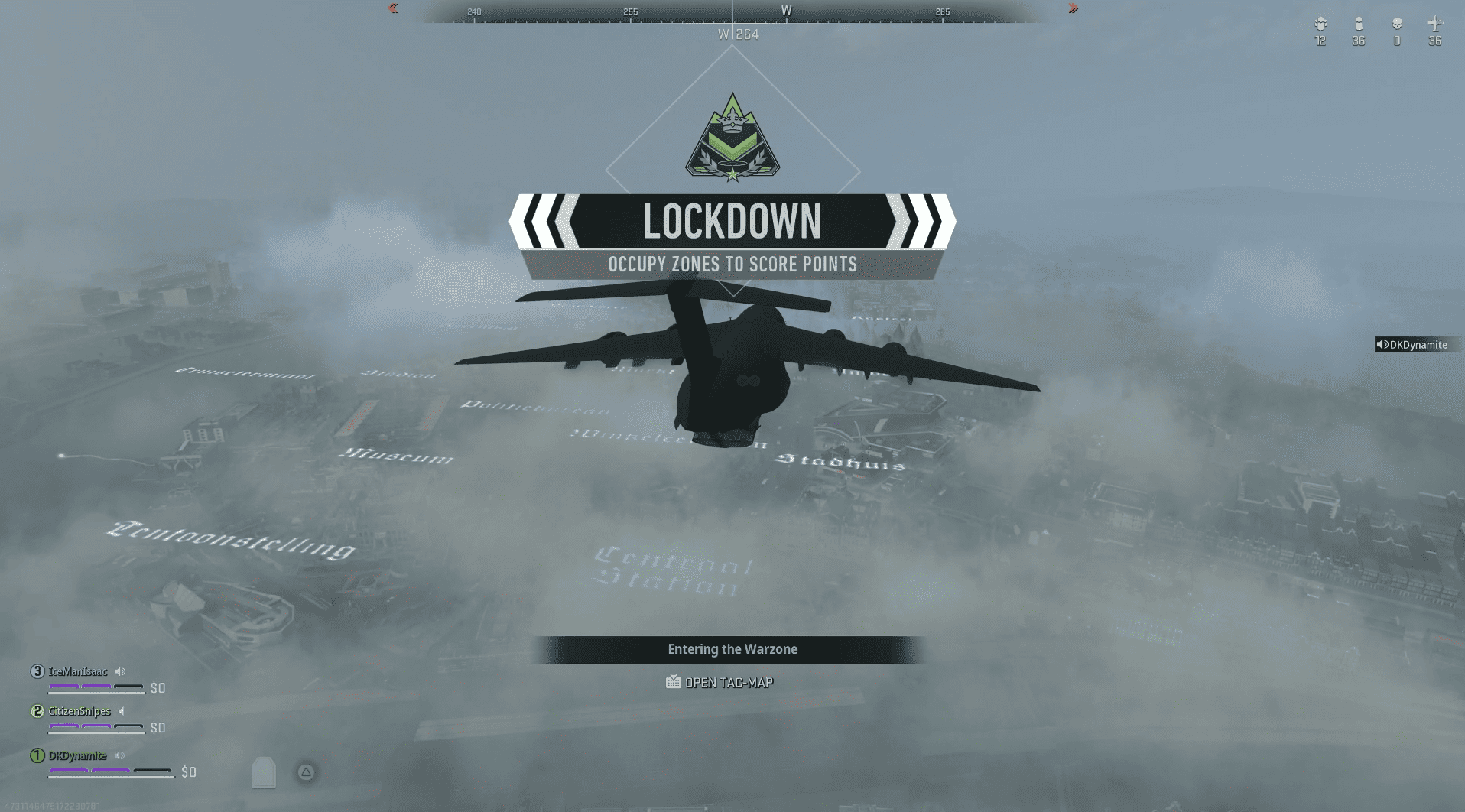Mute IceManIsaac's voice chat speaker
The image size is (1465, 812).
[x=119, y=671]
